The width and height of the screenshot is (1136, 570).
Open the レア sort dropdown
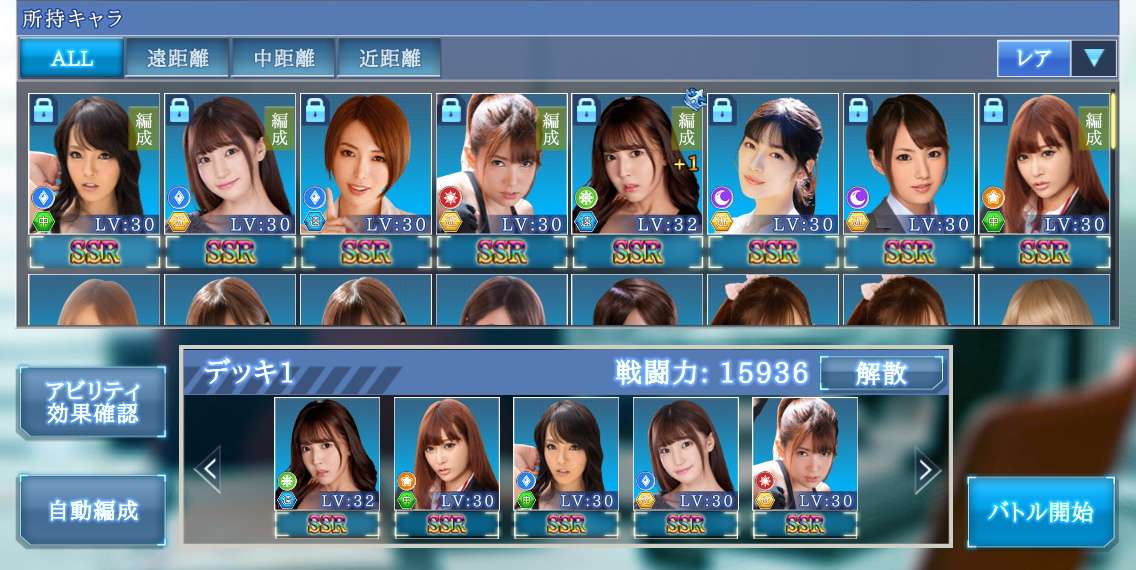click(x=1056, y=58)
